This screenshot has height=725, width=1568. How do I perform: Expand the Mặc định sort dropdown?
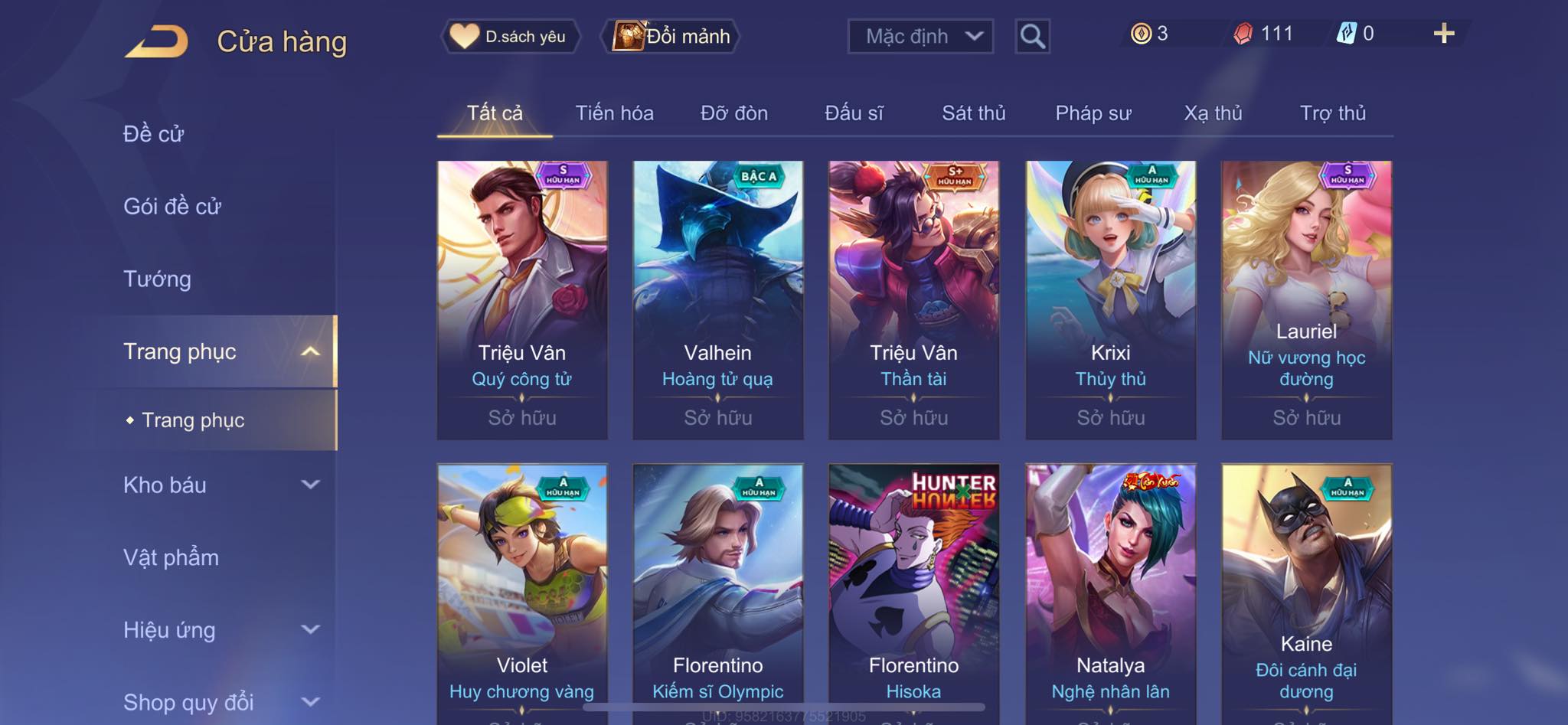click(920, 36)
